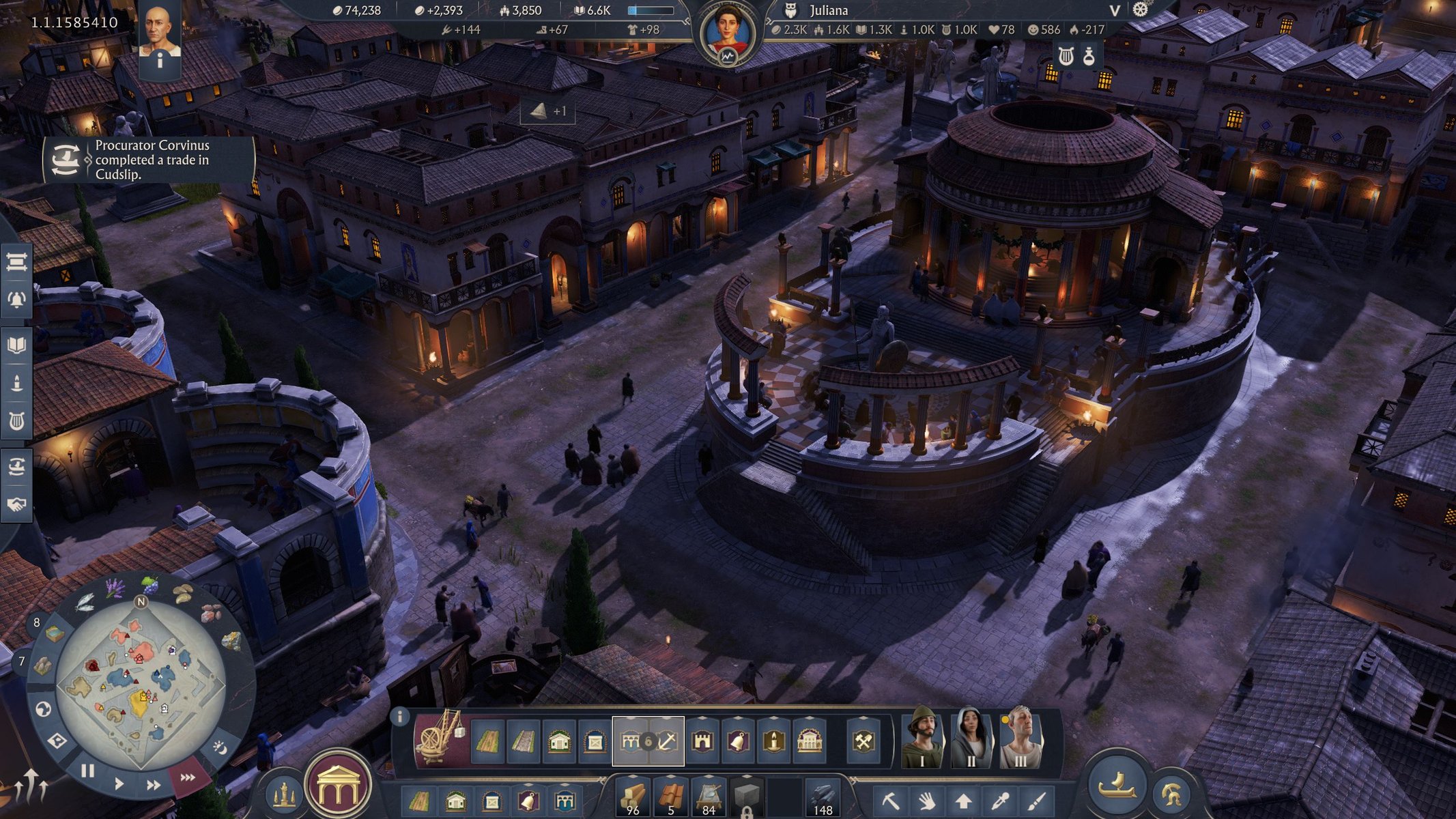Pause the game speed

88,771
